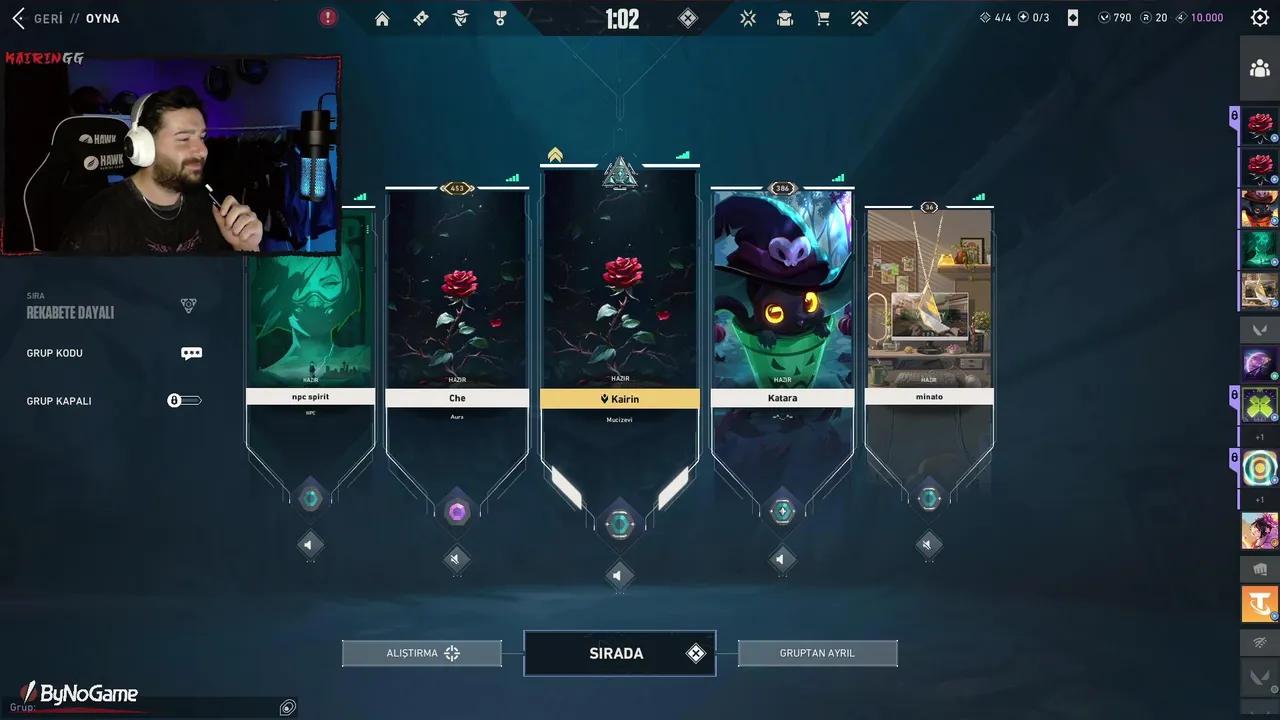Open the friends list icon on right sidebar
This screenshot has width=1280, height=720.
[1260, 68]
